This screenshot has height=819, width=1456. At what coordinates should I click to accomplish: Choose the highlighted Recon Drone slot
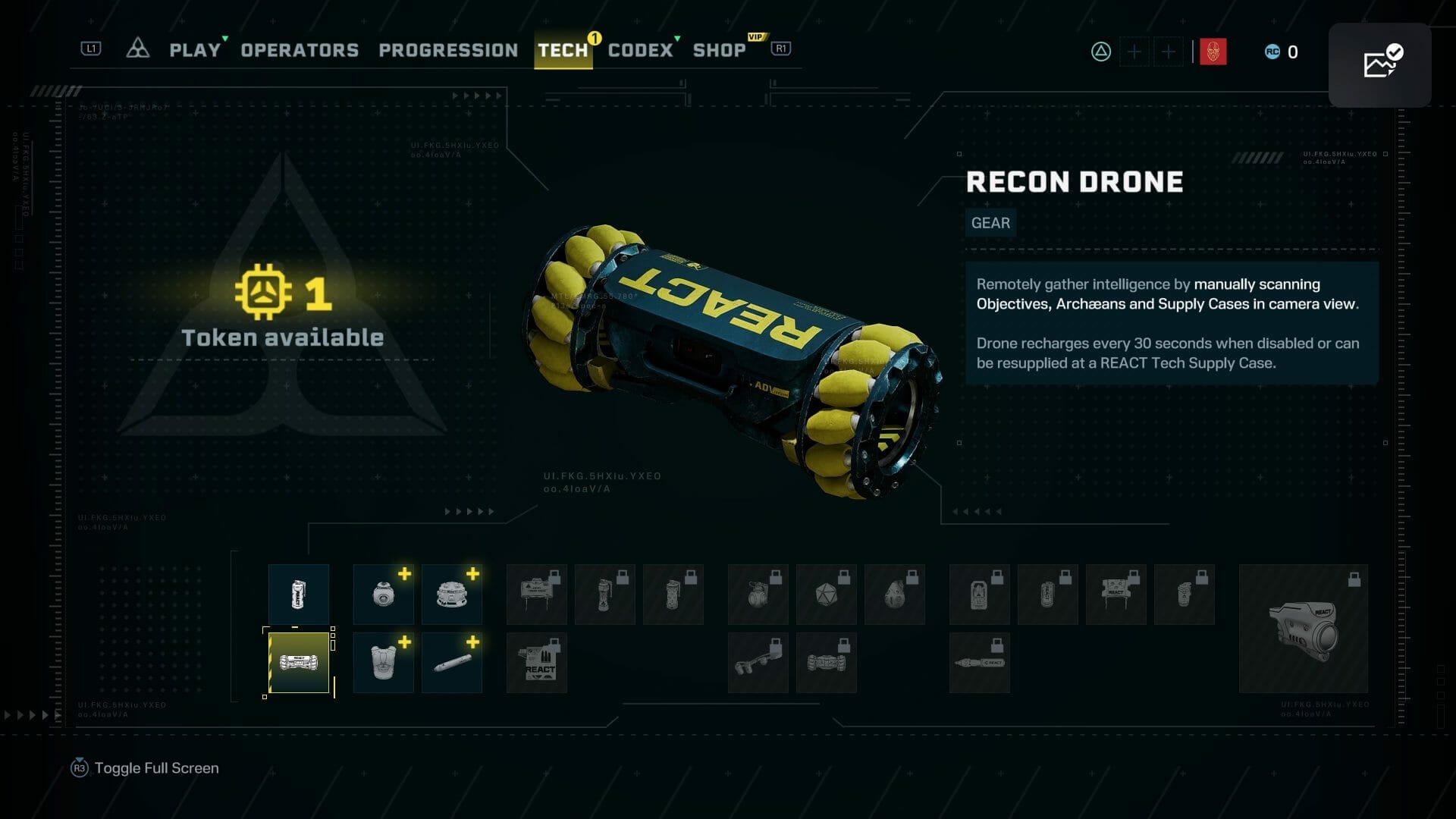(299, 663)
